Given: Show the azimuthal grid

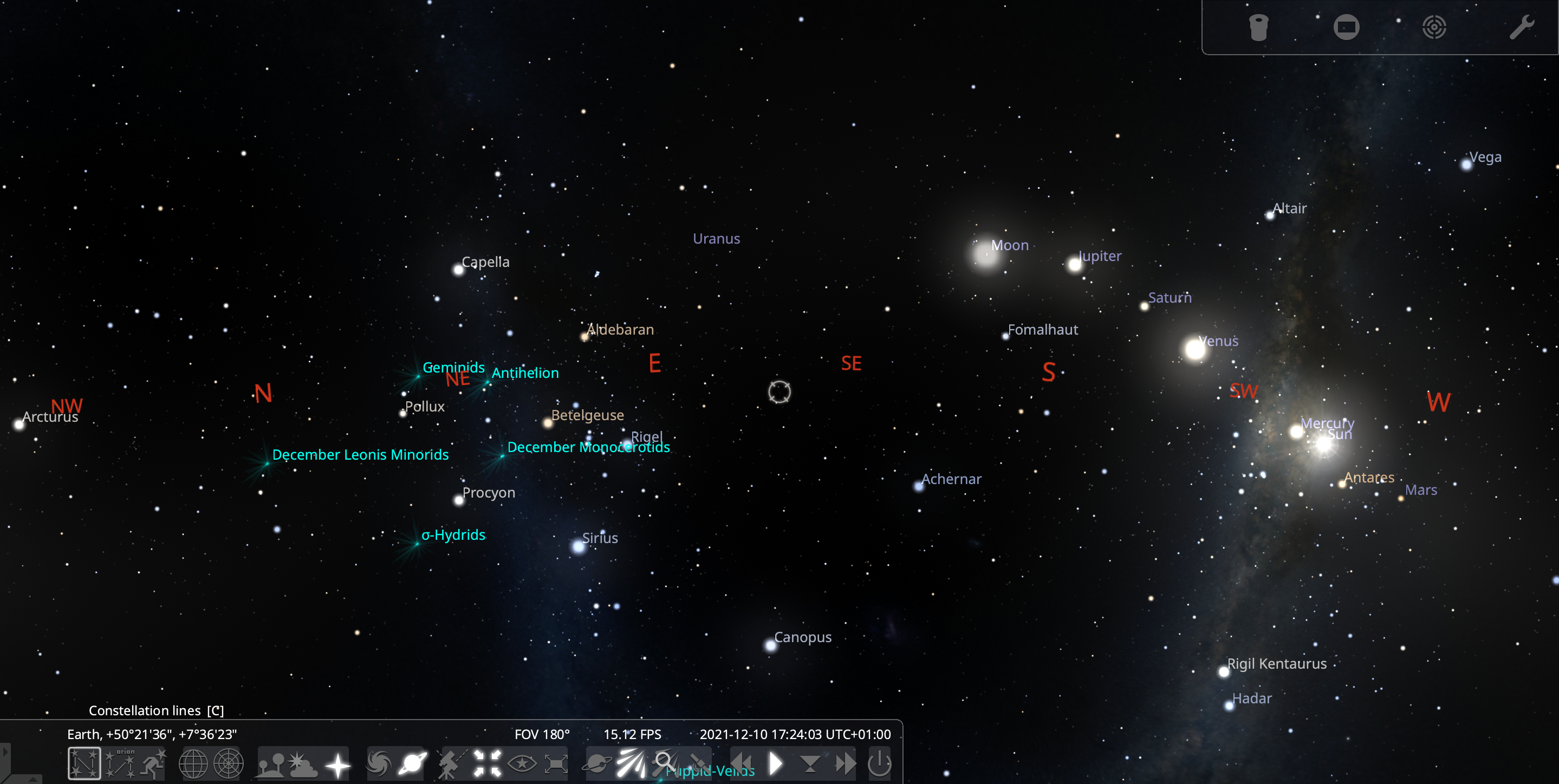Looking at the screenshot, I should pos(228,763).
